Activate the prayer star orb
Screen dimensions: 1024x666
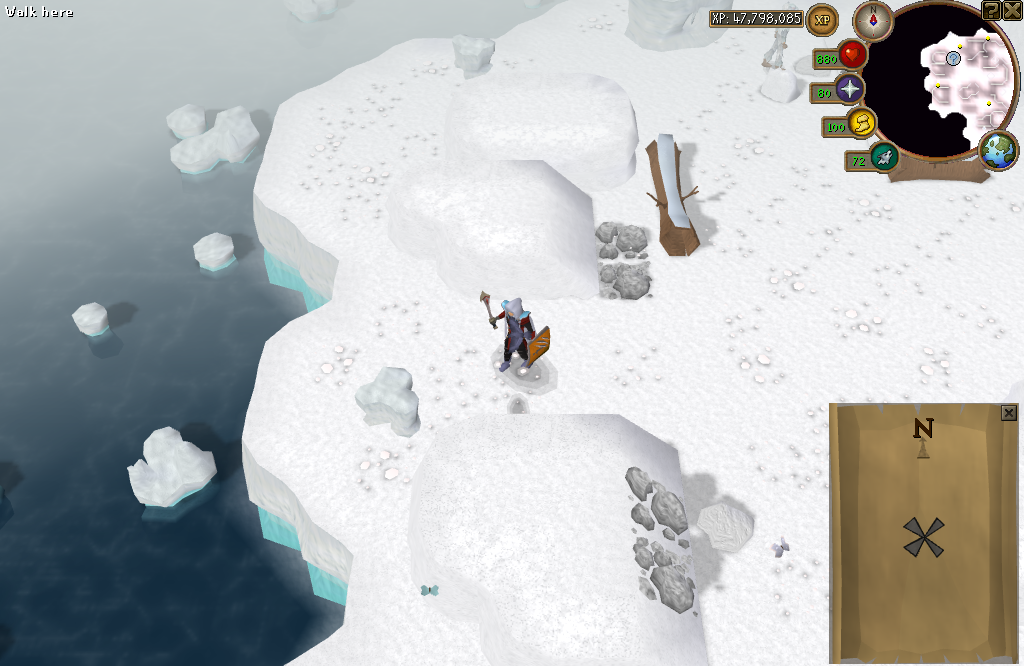click(x=850, y=90)
